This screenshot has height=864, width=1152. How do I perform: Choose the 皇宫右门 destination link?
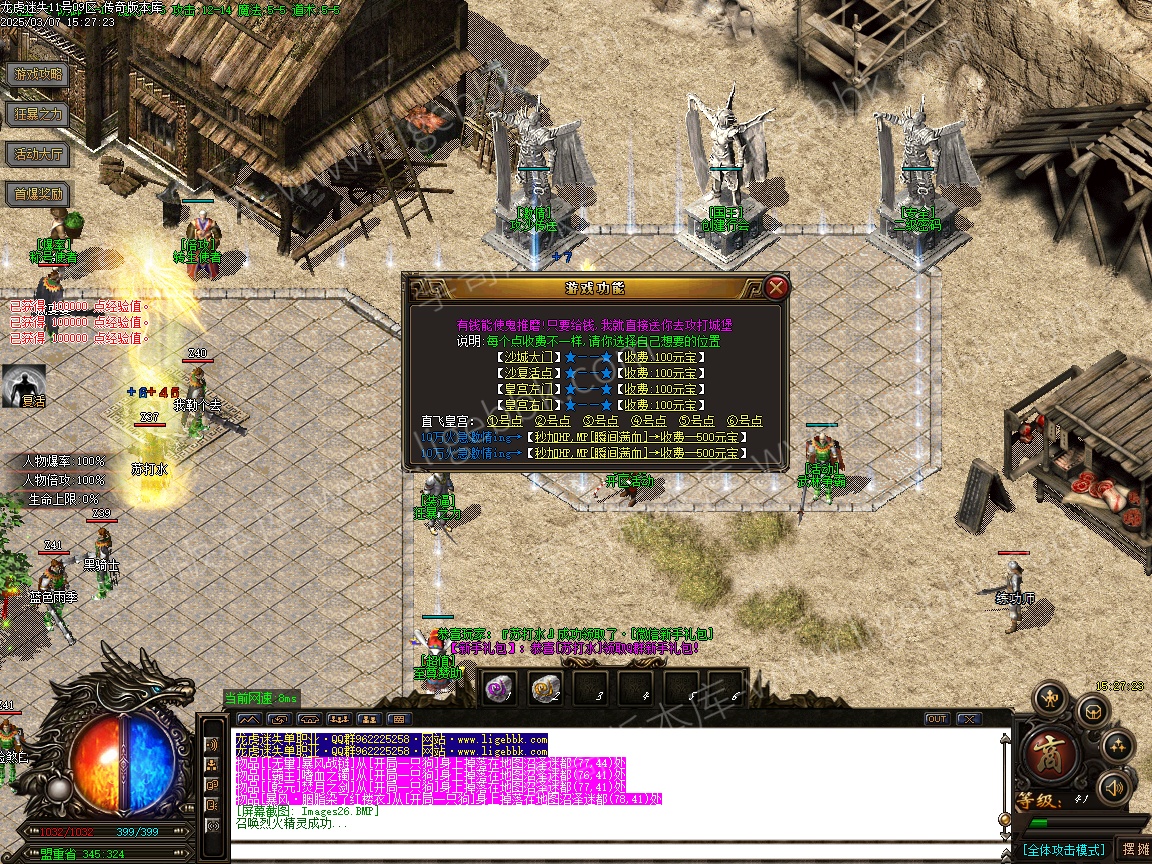point(527,405)
